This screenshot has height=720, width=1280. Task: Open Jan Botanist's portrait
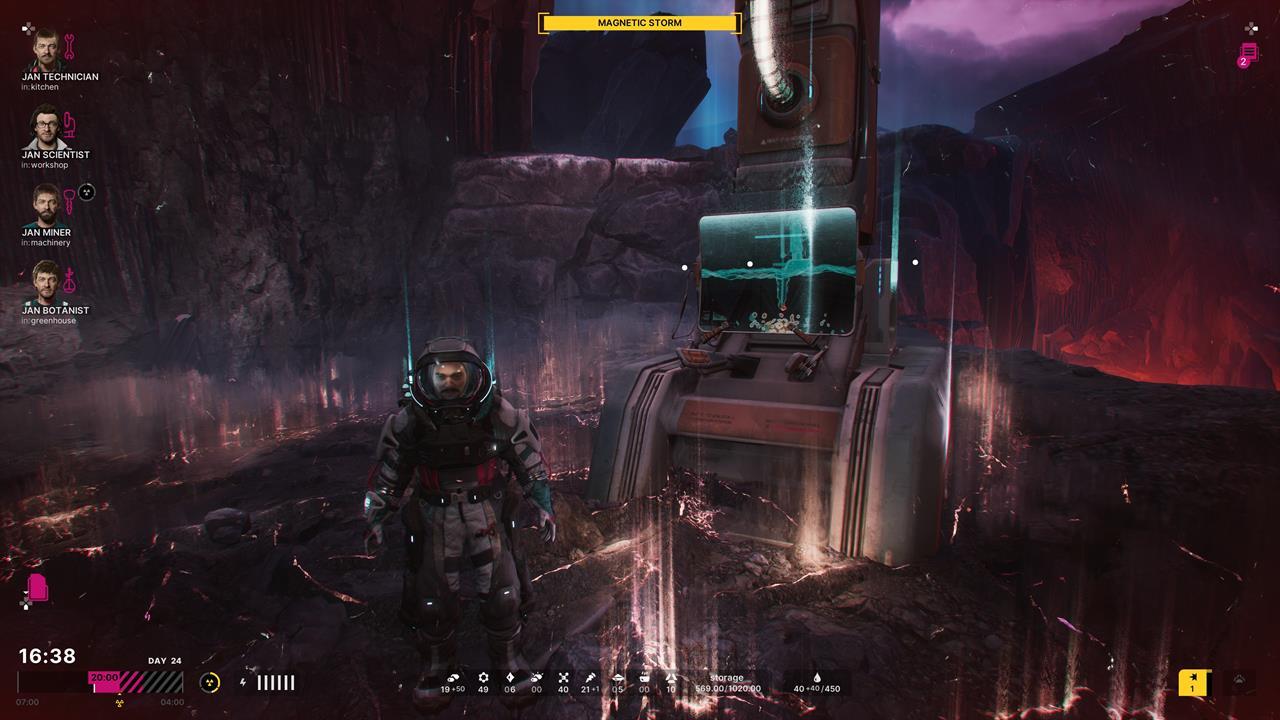pyautogui.click(x=45, y=282)
